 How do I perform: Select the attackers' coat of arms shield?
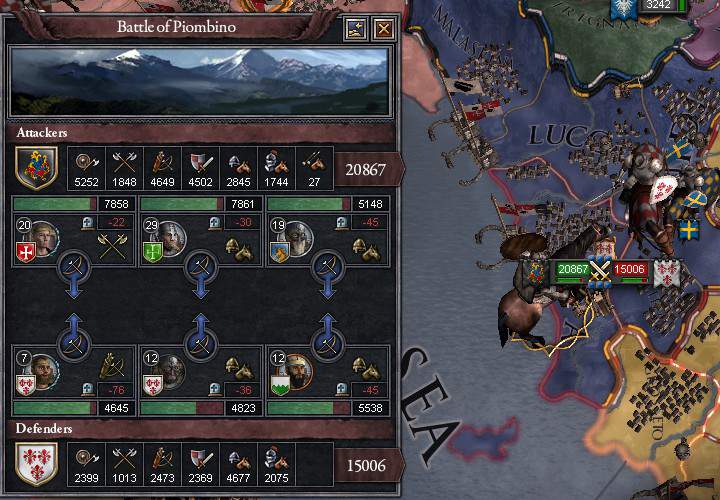point(37,167)
